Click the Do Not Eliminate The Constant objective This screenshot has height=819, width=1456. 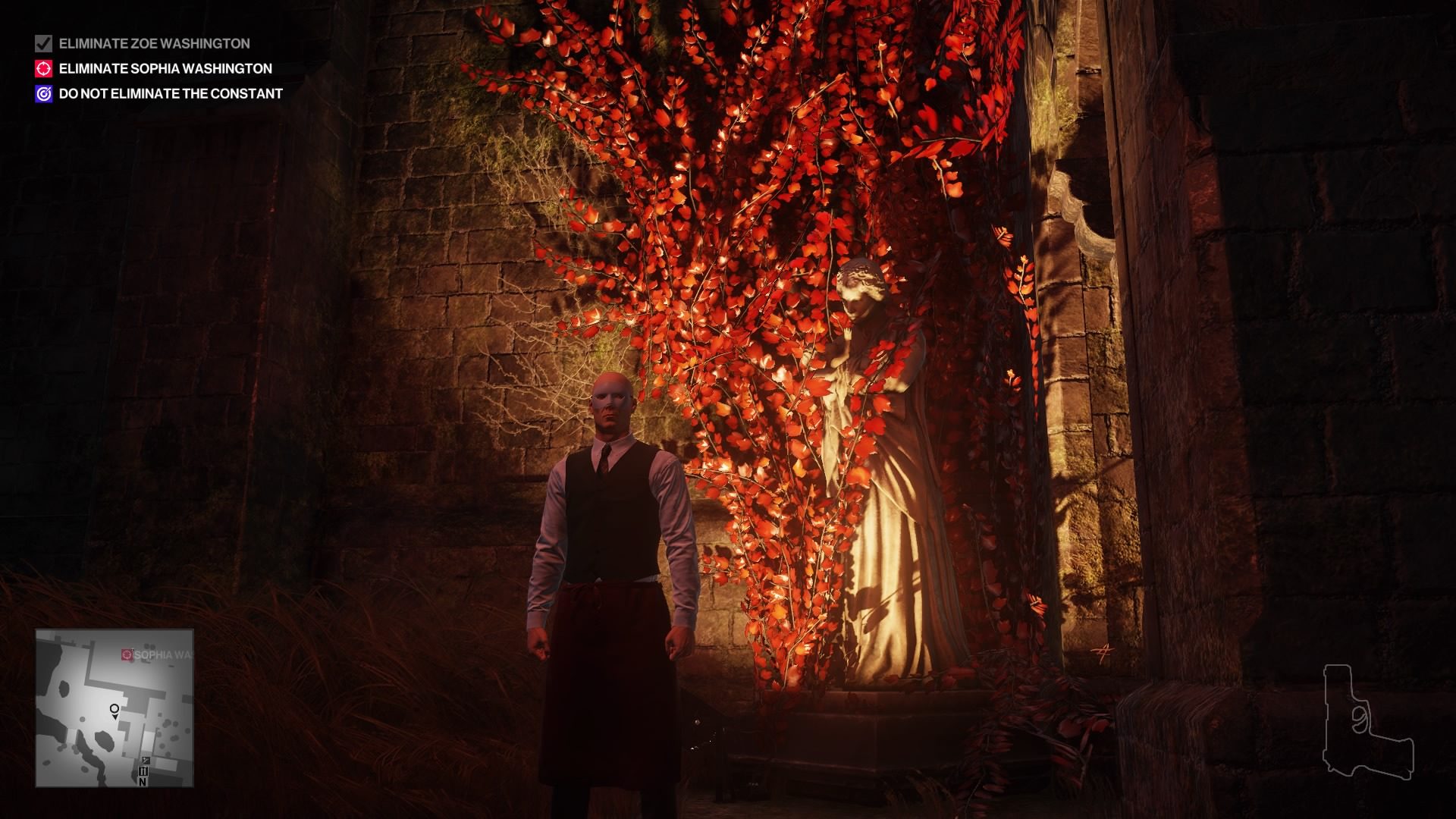point(168,94)
